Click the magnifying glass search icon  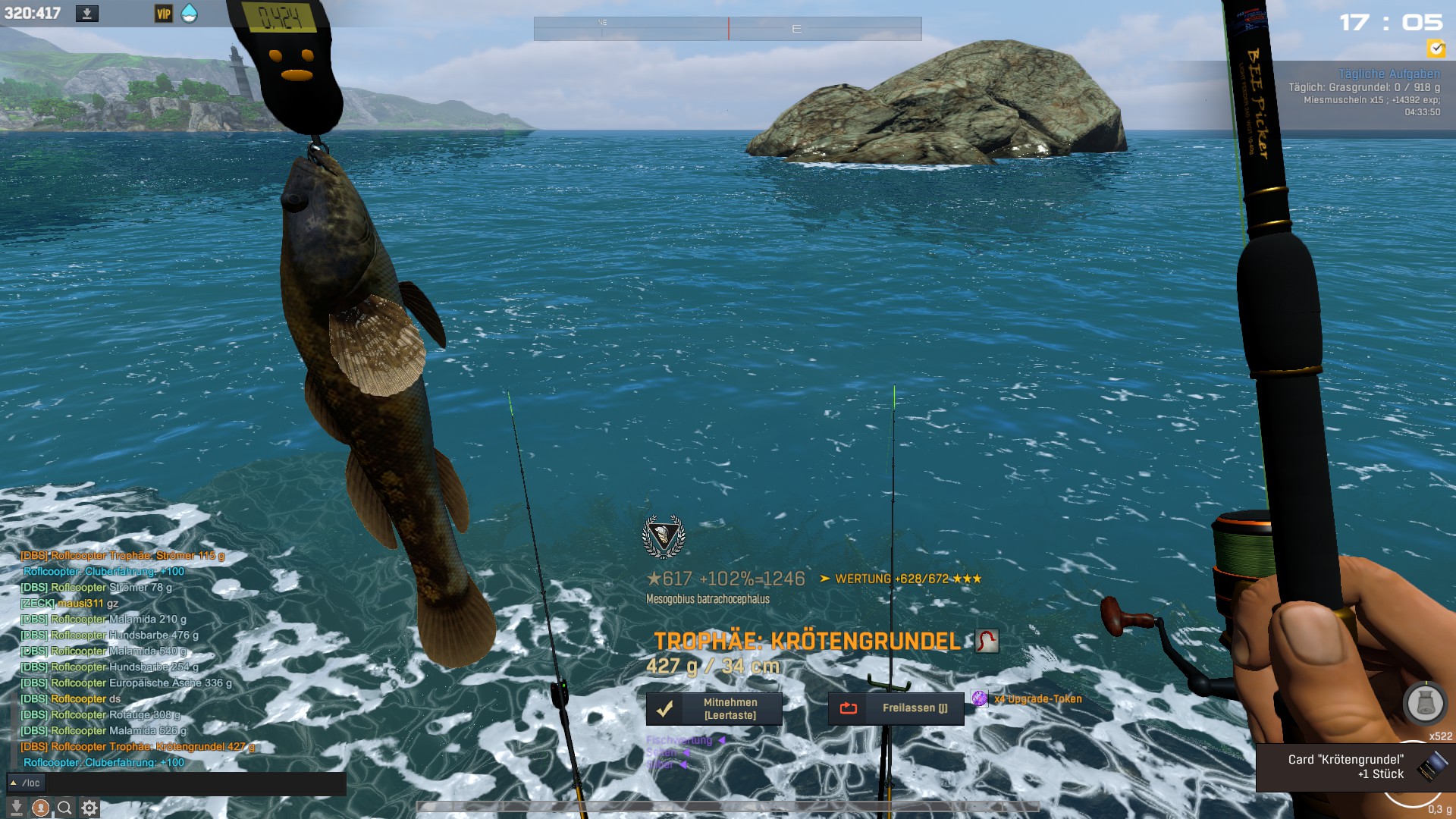(x=65, y=808)
